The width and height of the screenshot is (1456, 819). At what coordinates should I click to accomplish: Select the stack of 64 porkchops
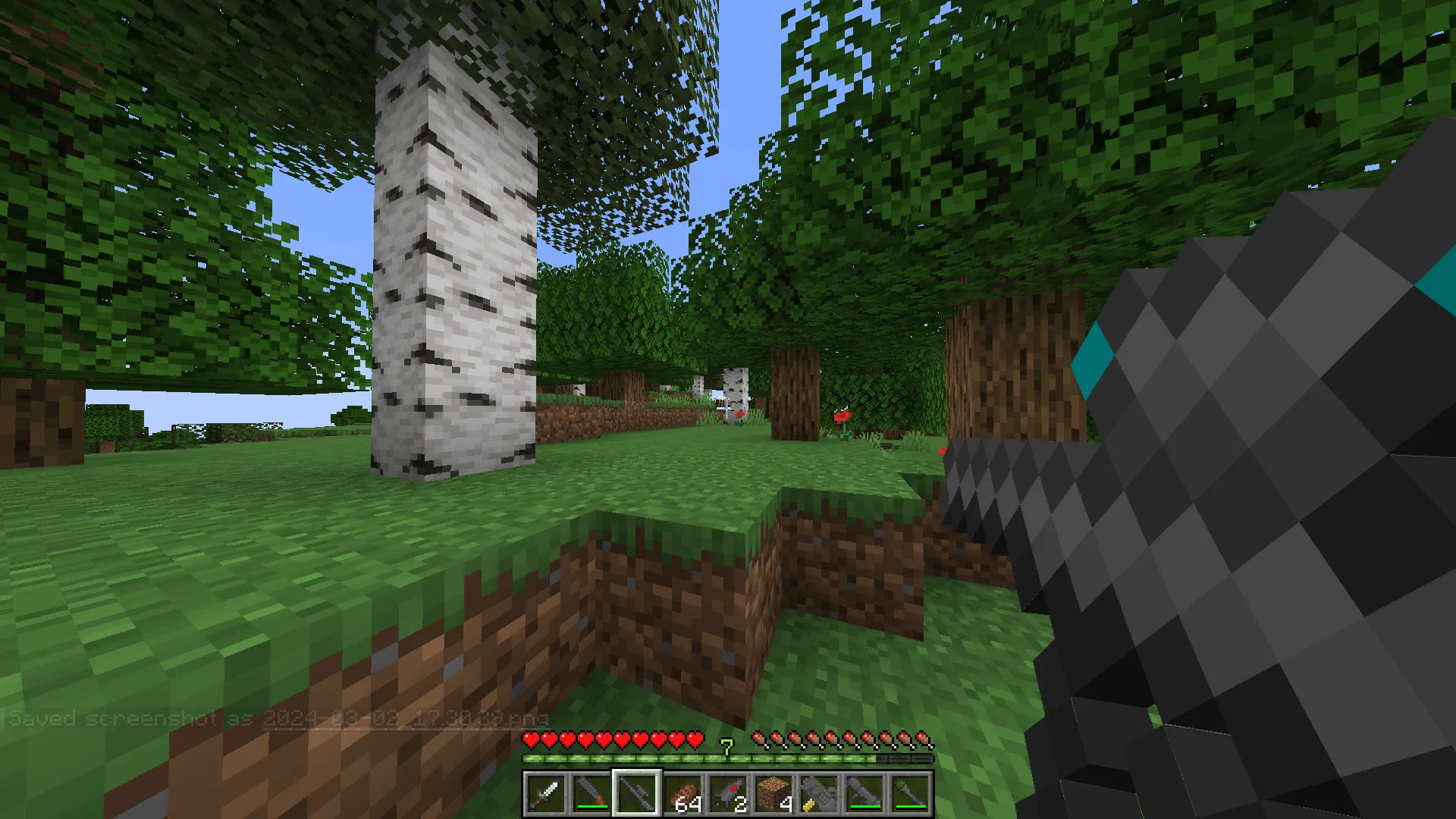[x=682, y=795]
